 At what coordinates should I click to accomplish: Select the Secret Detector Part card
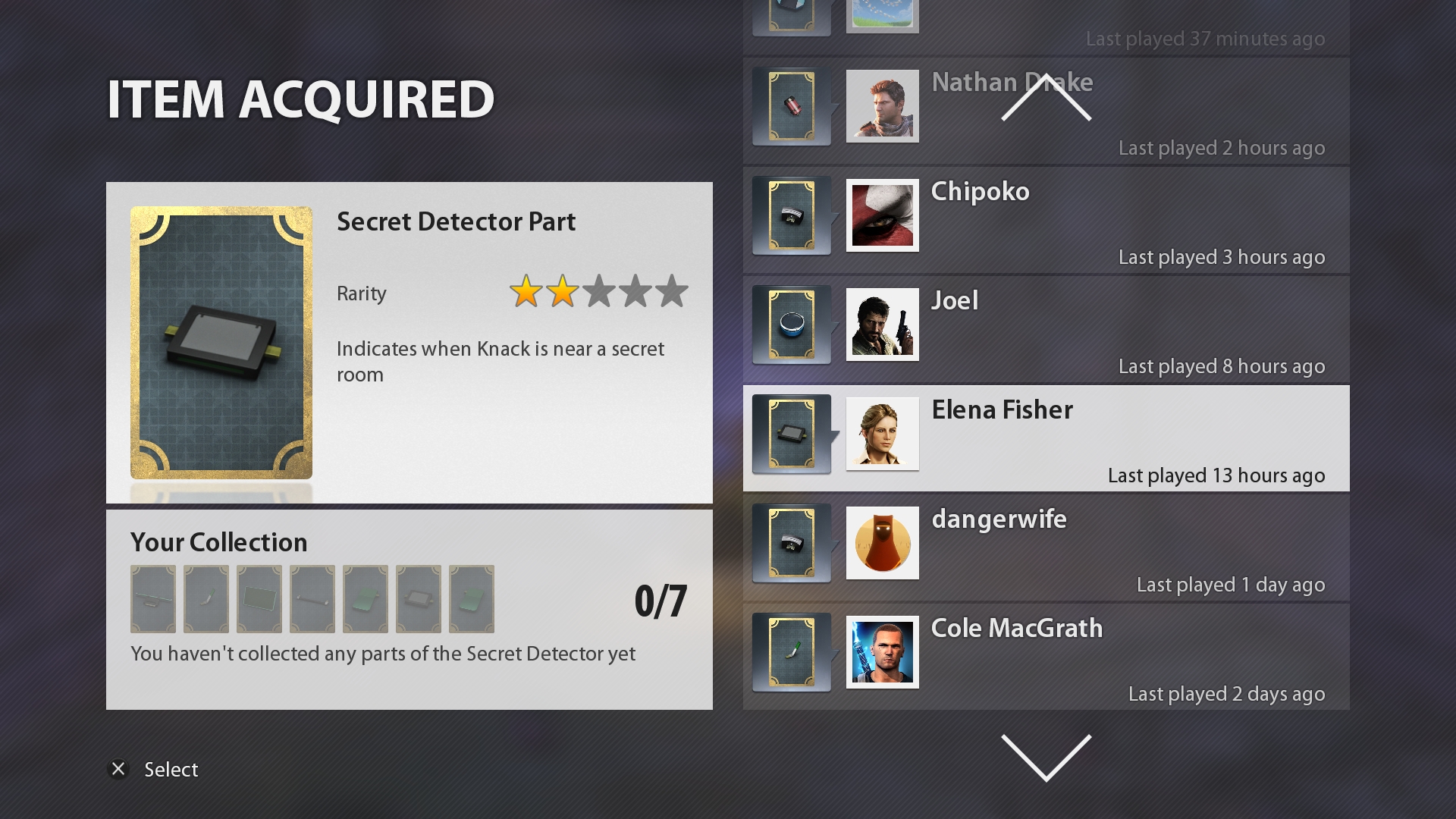coord(221,343)
